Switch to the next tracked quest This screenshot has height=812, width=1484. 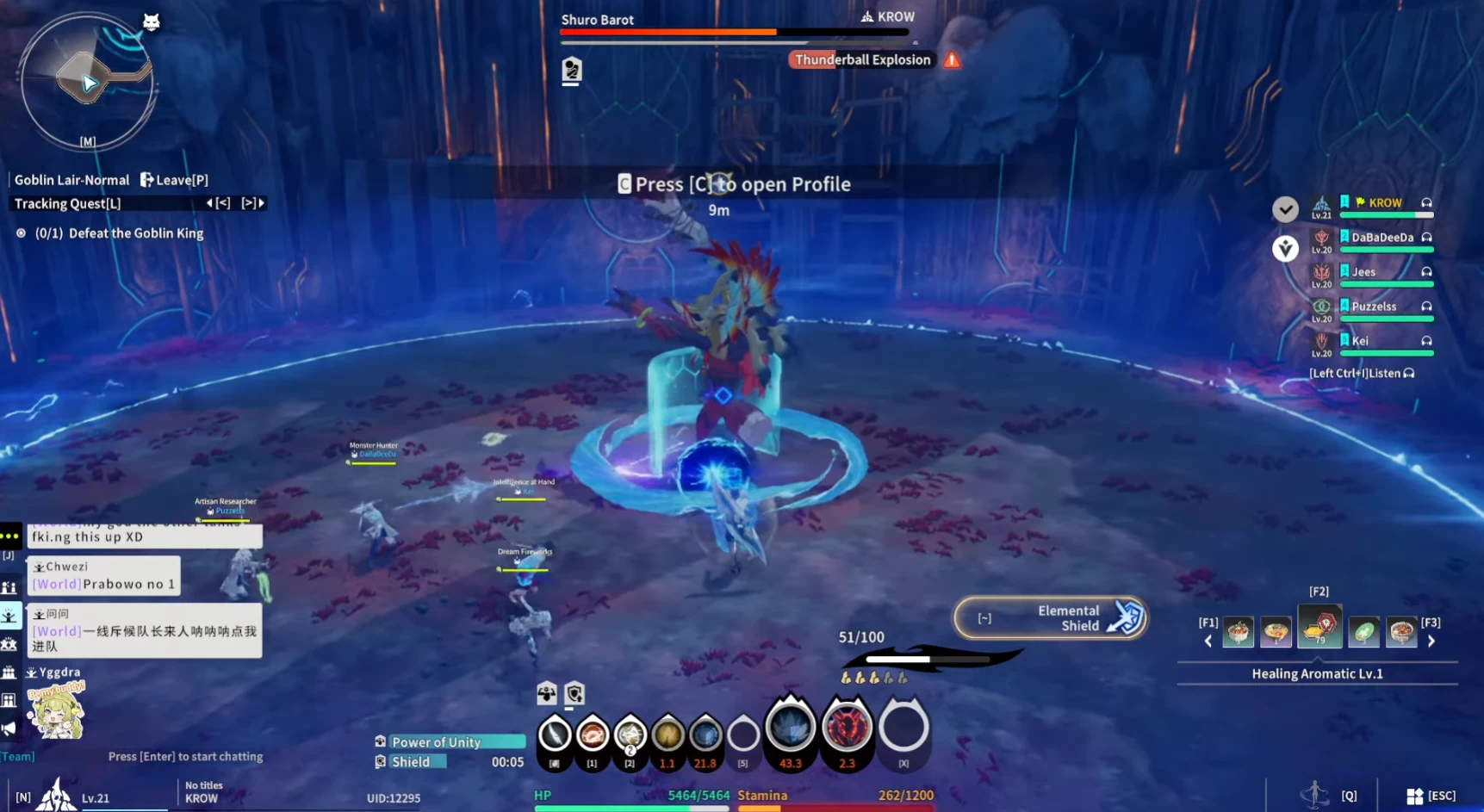[x=253, y=203]
